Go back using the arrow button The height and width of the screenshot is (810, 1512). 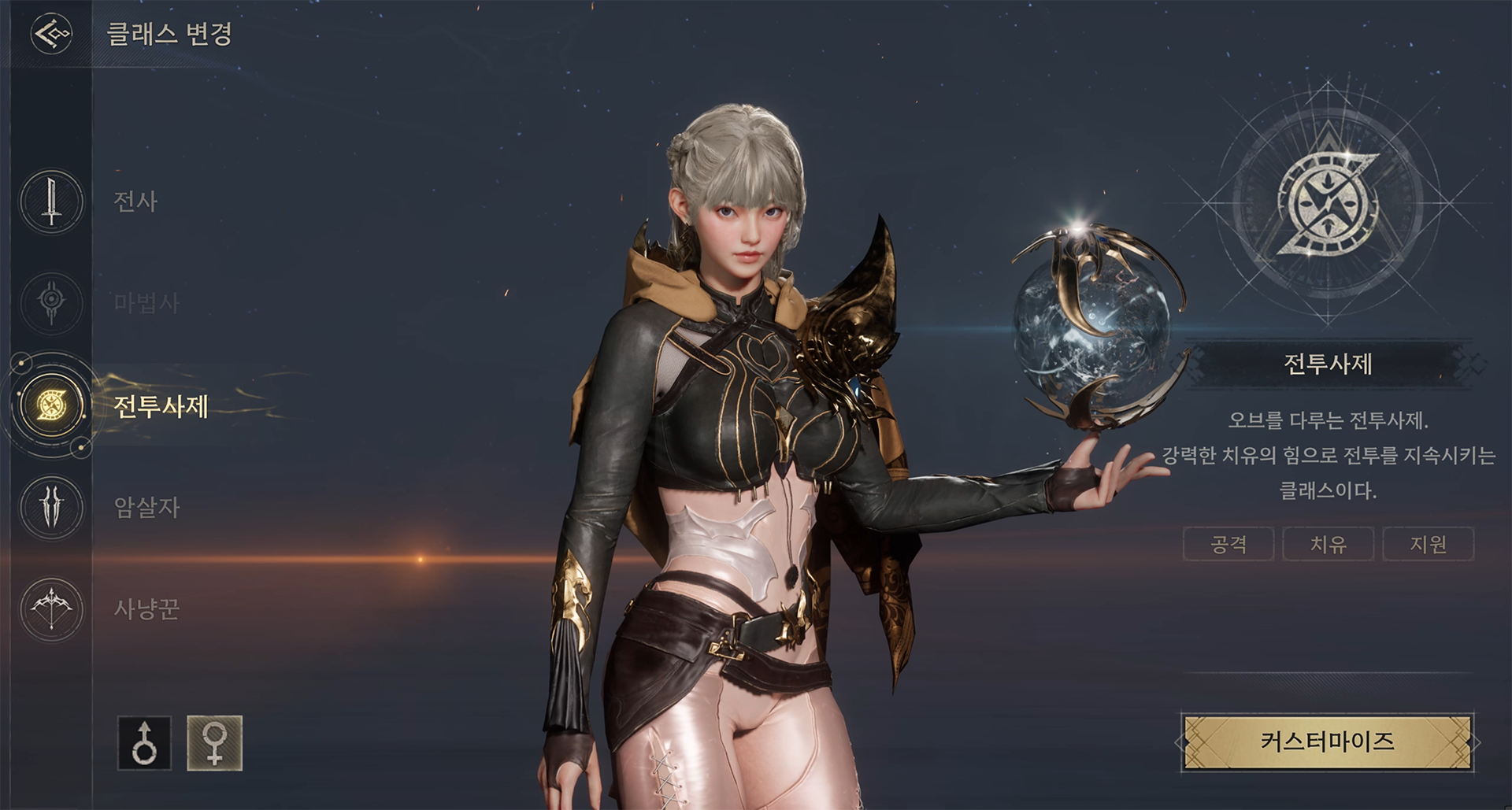pos(51,34)
